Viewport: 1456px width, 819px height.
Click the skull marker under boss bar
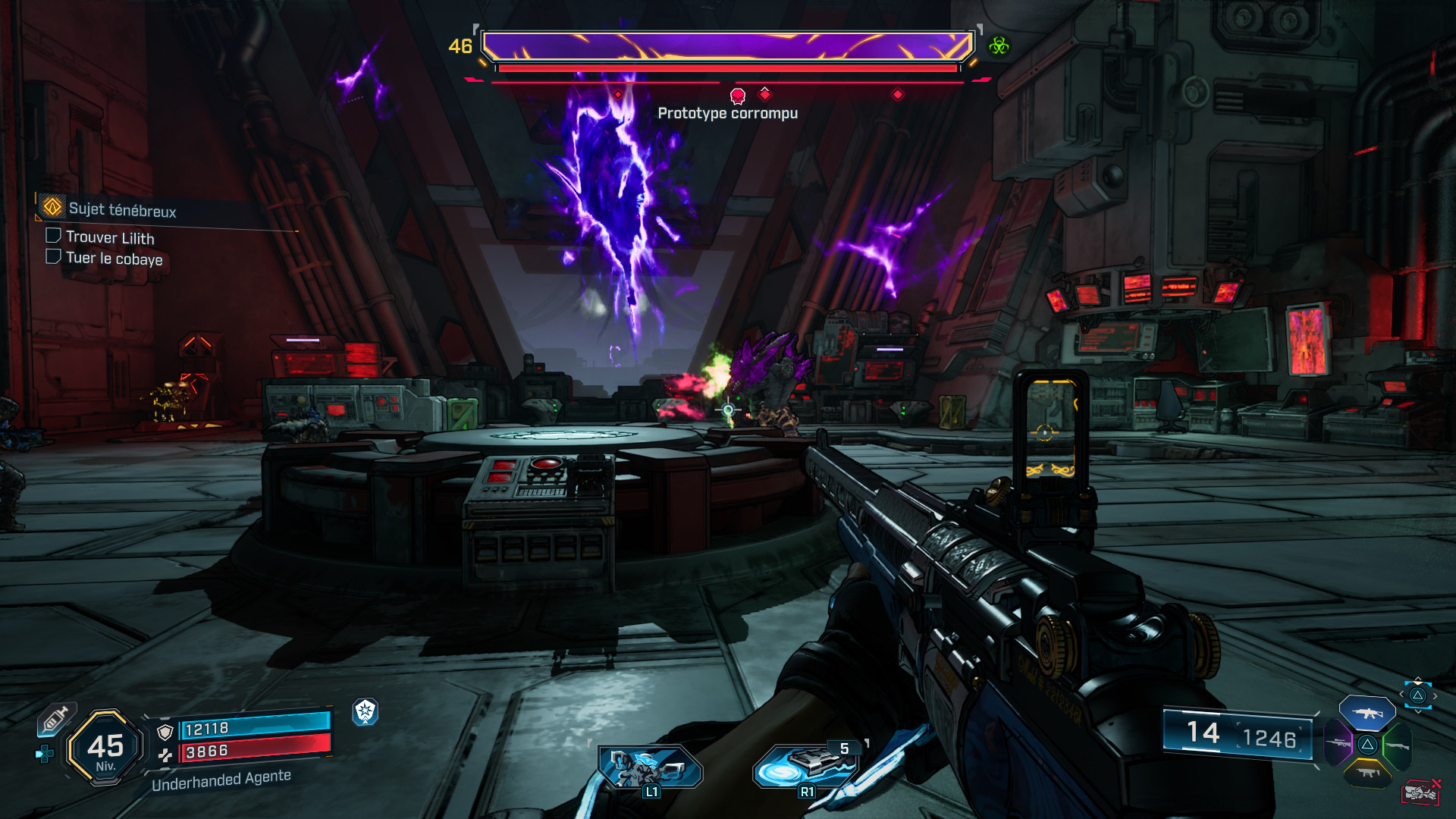pyautogui.click(x=737, y=96)
